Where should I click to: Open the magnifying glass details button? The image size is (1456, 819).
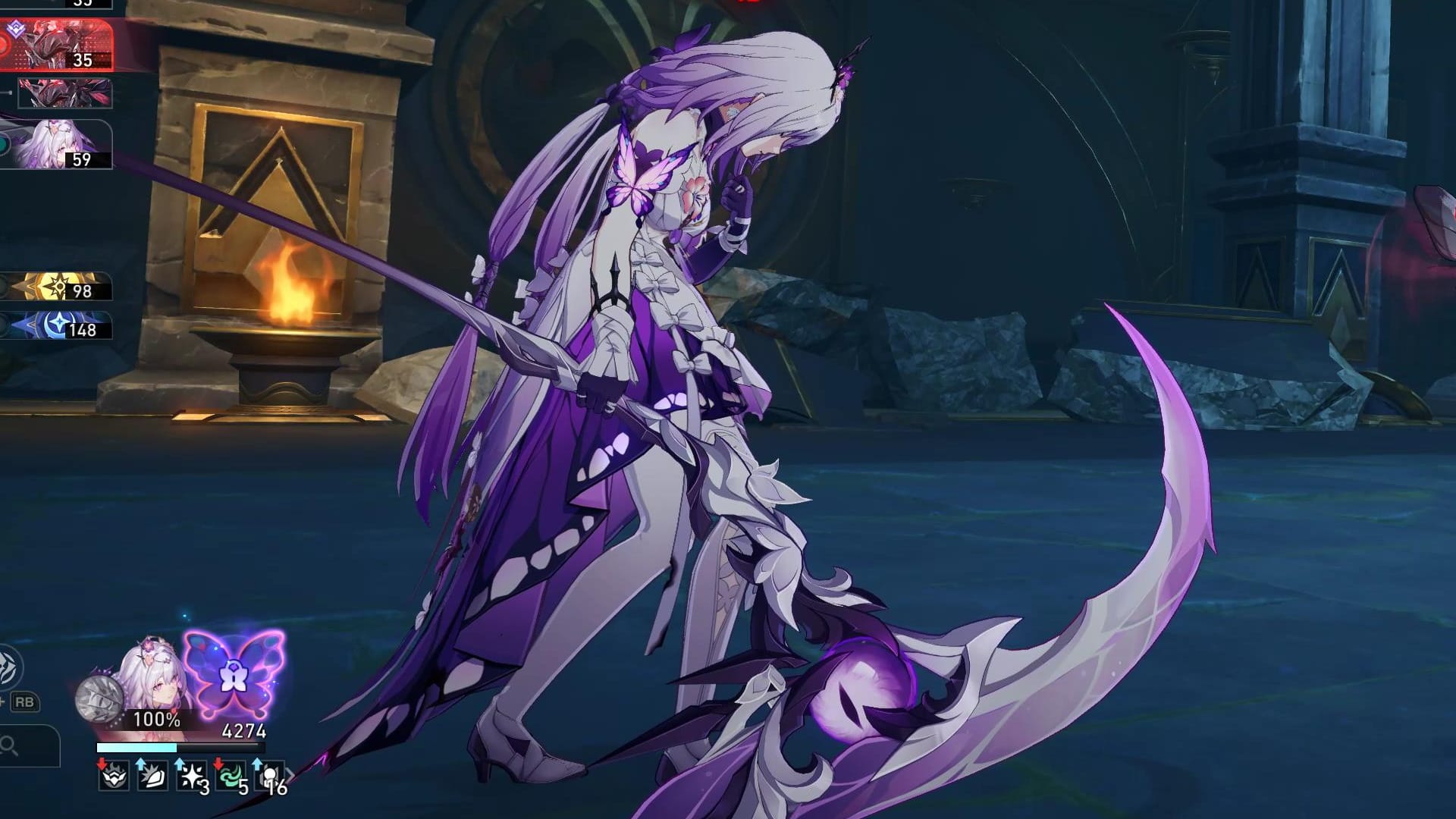(x=11, y=746)
